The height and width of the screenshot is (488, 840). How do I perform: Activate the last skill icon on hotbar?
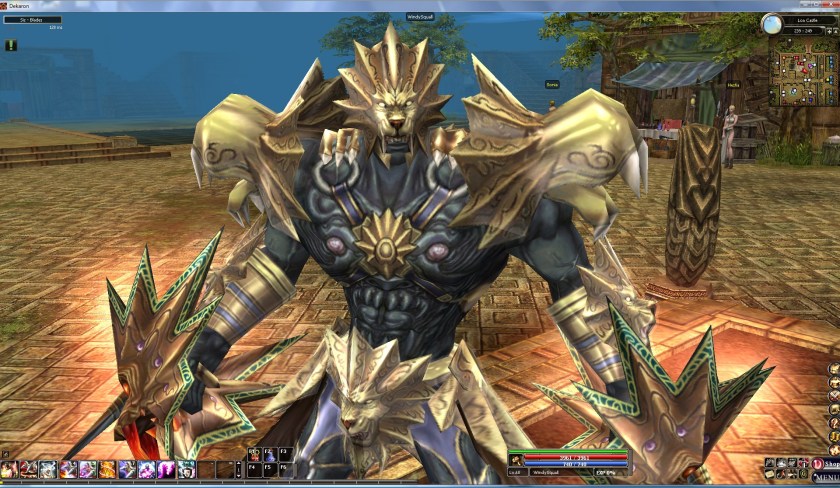pos(186,469)
